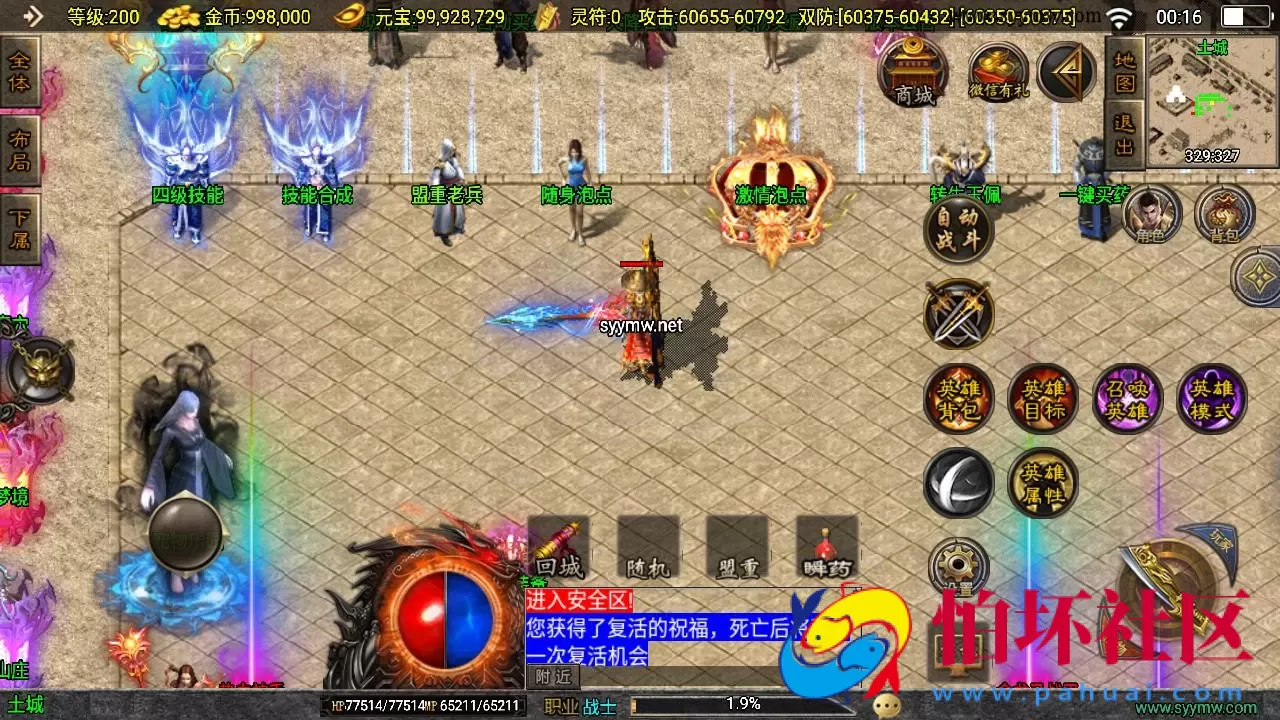This screenshot has width=1280, height=720.
Task: Toggle the 英雄模式 hero mode
Action: tap(1211, 398)
